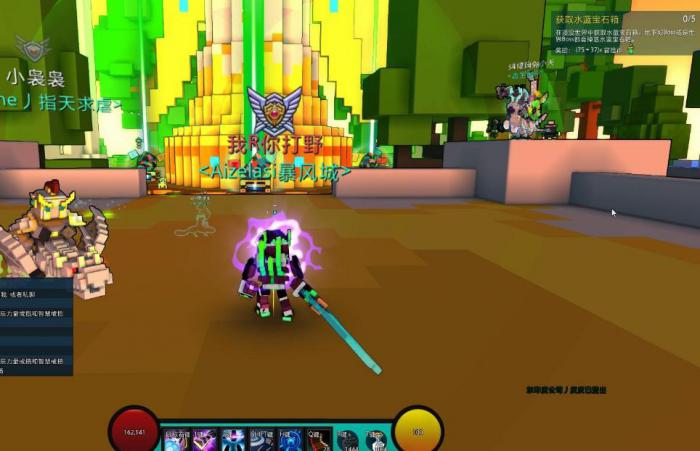Use the consumable flask slot beside the yellow orb
700x451 pixels.
(x=376, y=438)
